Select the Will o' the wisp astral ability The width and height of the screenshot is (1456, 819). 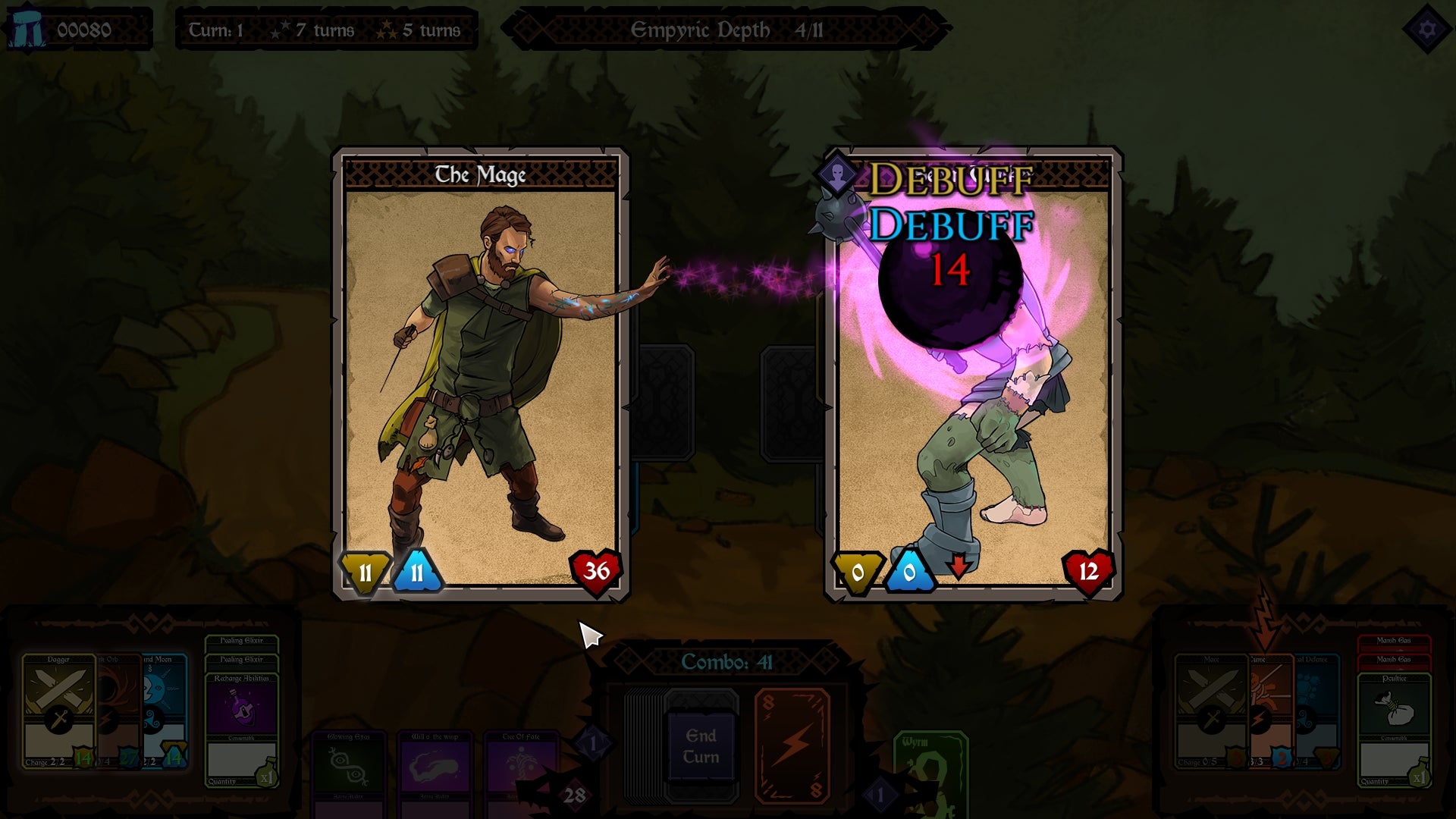click(x=435, y=764)
